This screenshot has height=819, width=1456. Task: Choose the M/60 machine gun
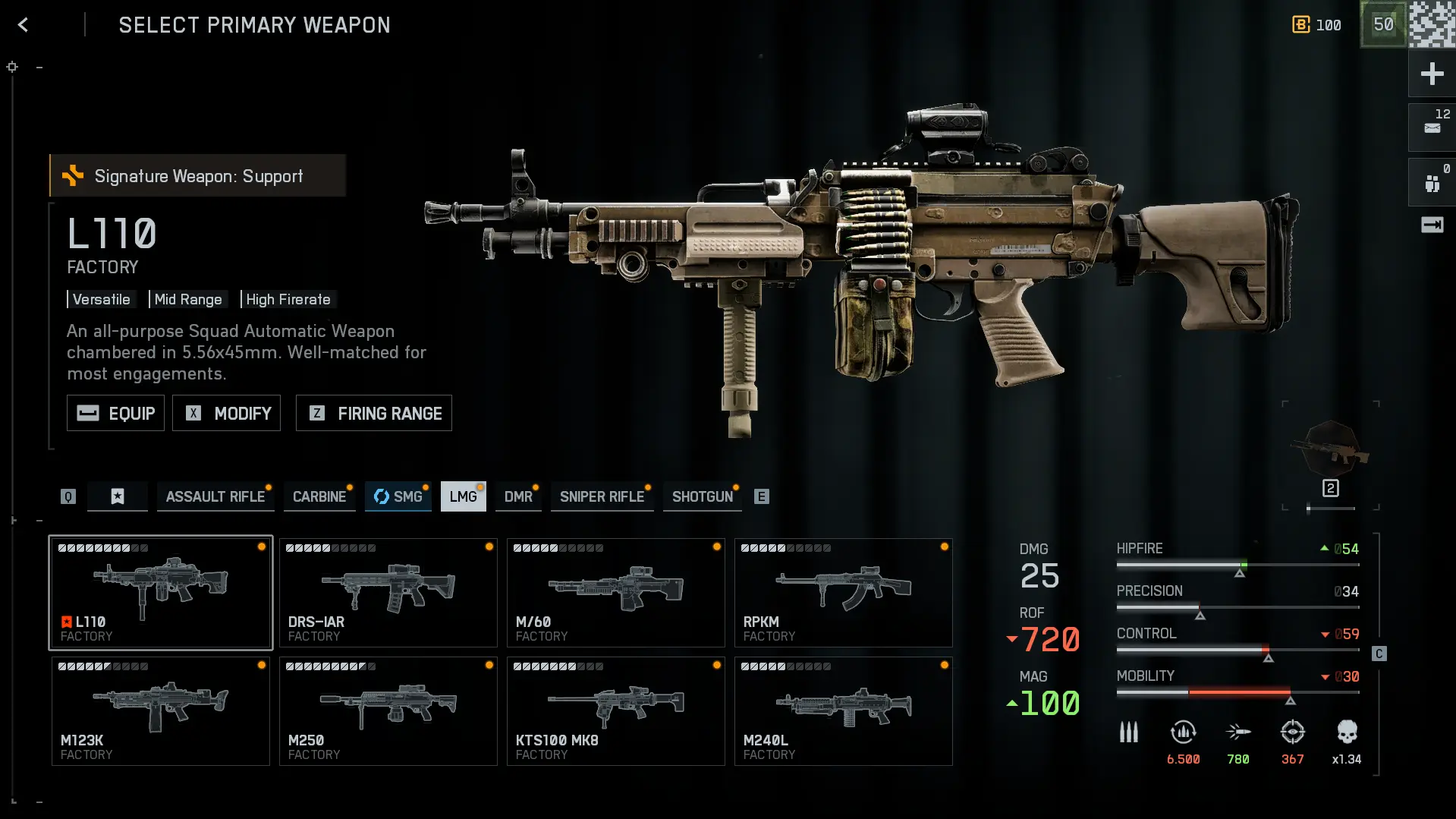(616, 593)
